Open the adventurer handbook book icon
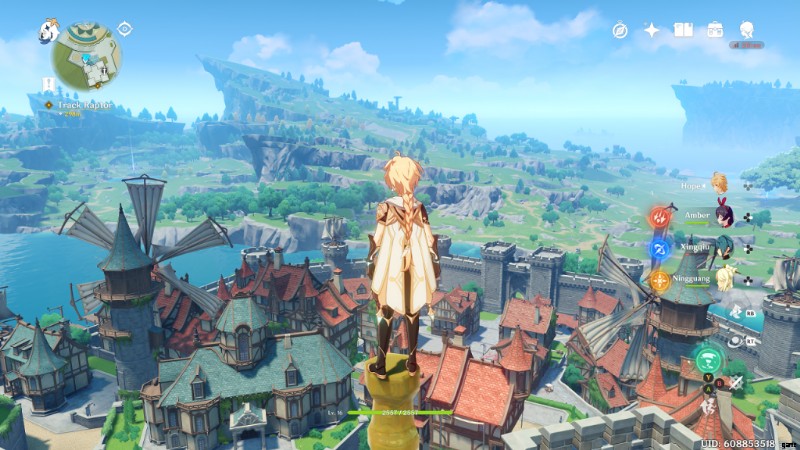The height and width of the screenshot is (450, 800). click(x=683, y=31)
